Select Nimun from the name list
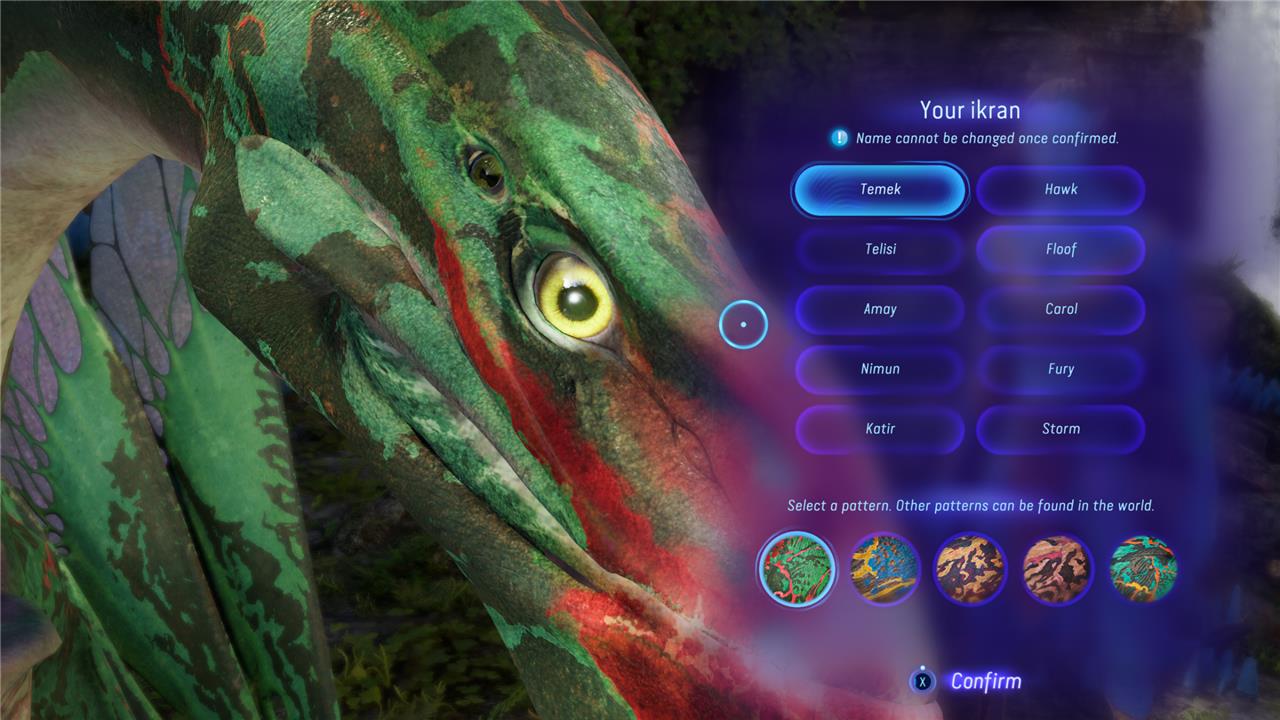Viewport: 1280px width, 720px height. (880, 369)
